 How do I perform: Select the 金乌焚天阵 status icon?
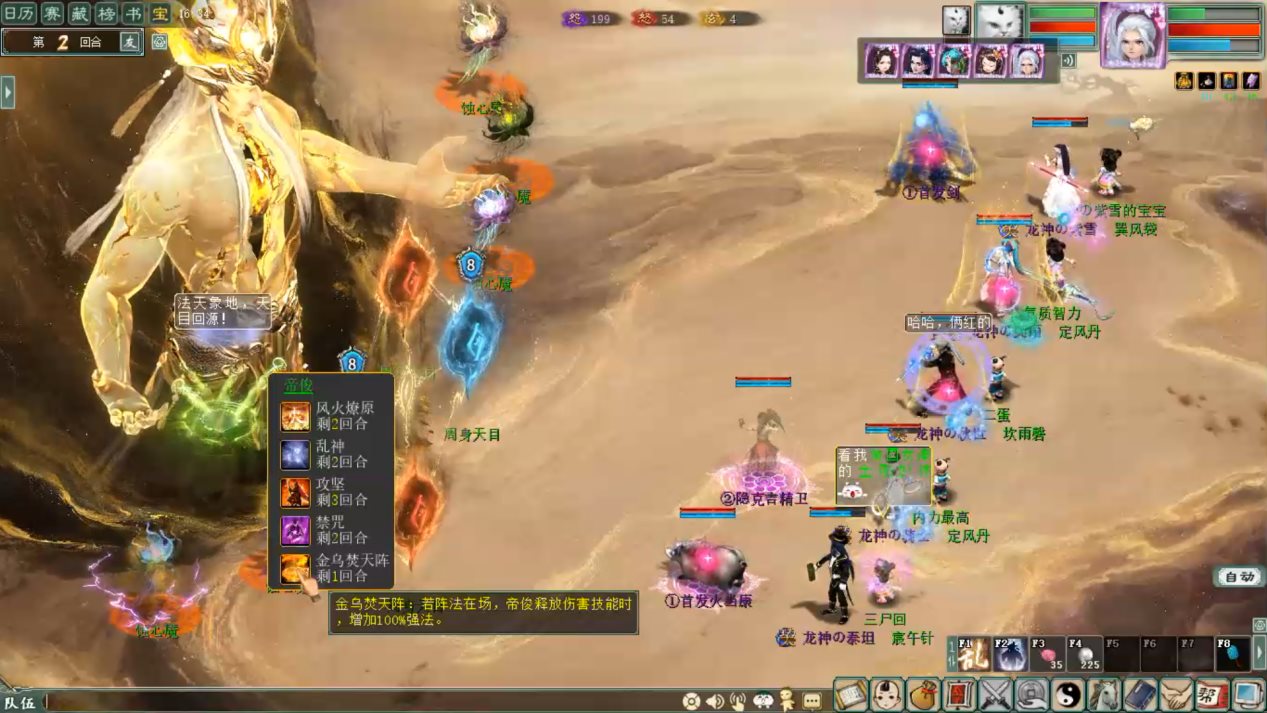(295, 569)
